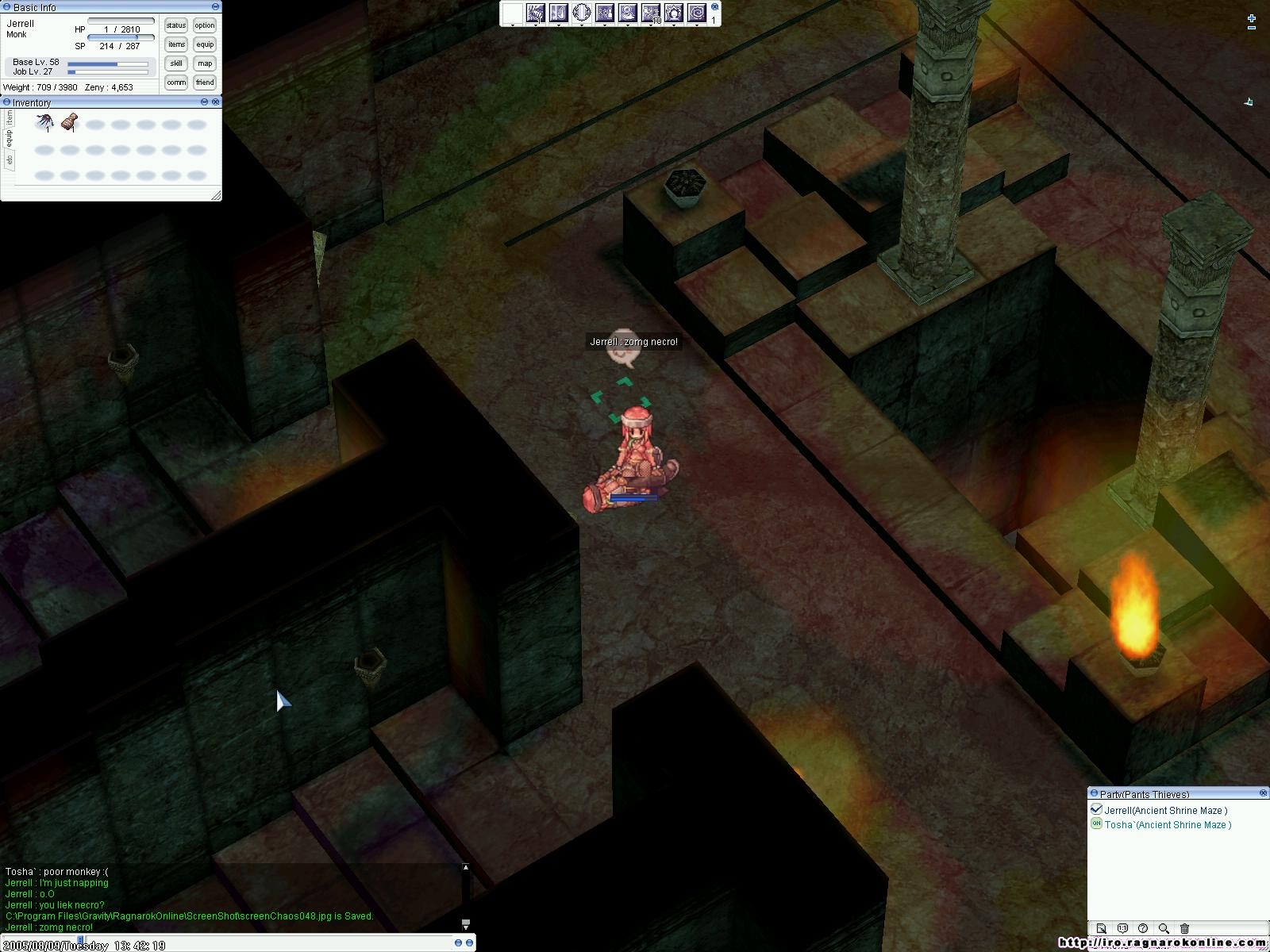Activate the spiral skill on the hotbar
This screenshot has width=1270, height=952.
click(x=696, y=13)
